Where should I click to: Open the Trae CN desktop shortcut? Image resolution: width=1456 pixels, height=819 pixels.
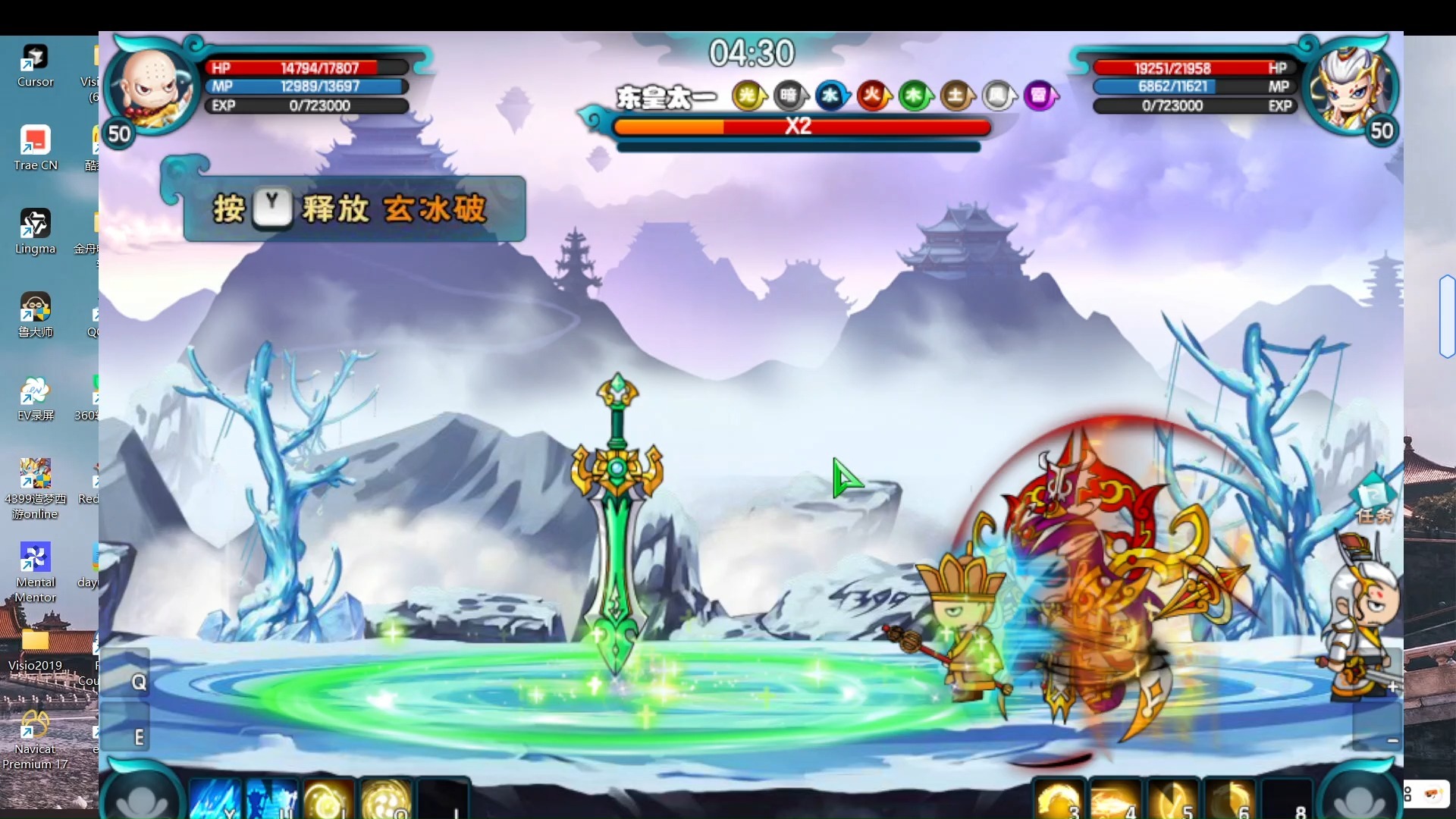[35, 149]
